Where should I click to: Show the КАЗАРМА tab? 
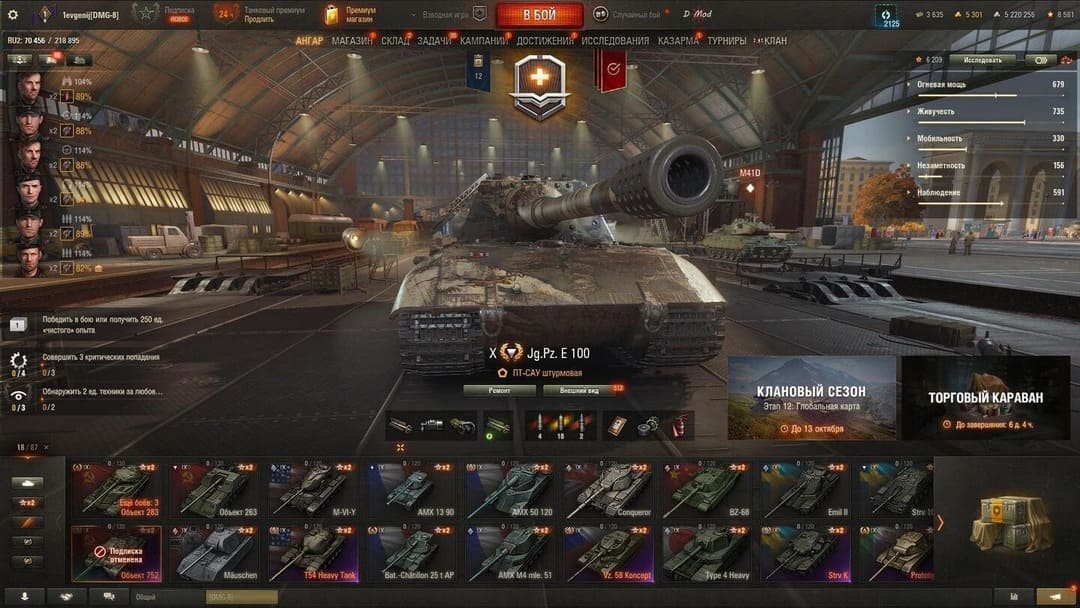pyautogui.click(x=679, y=41)
